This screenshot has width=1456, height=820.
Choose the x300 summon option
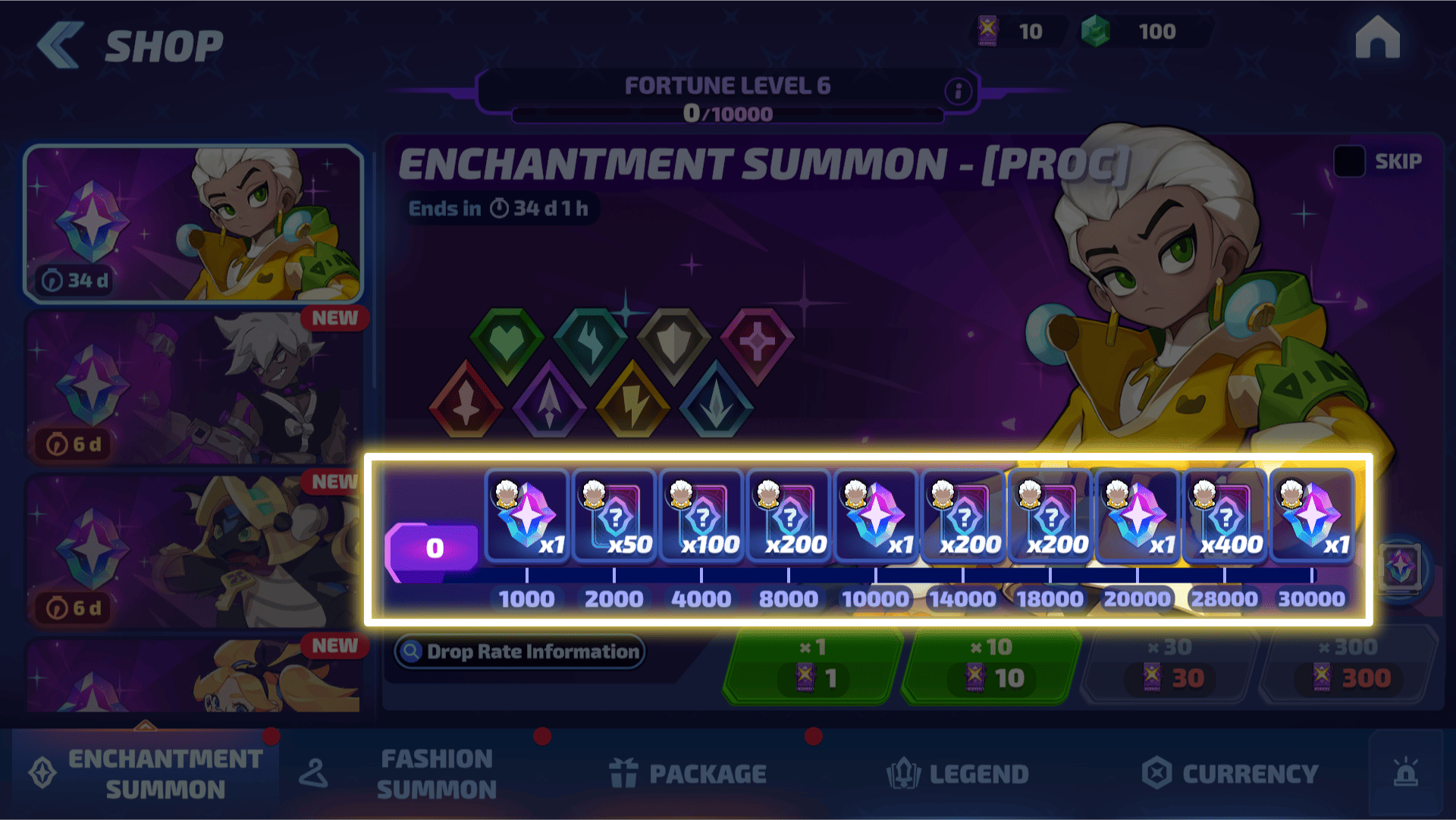[1348, 666]
